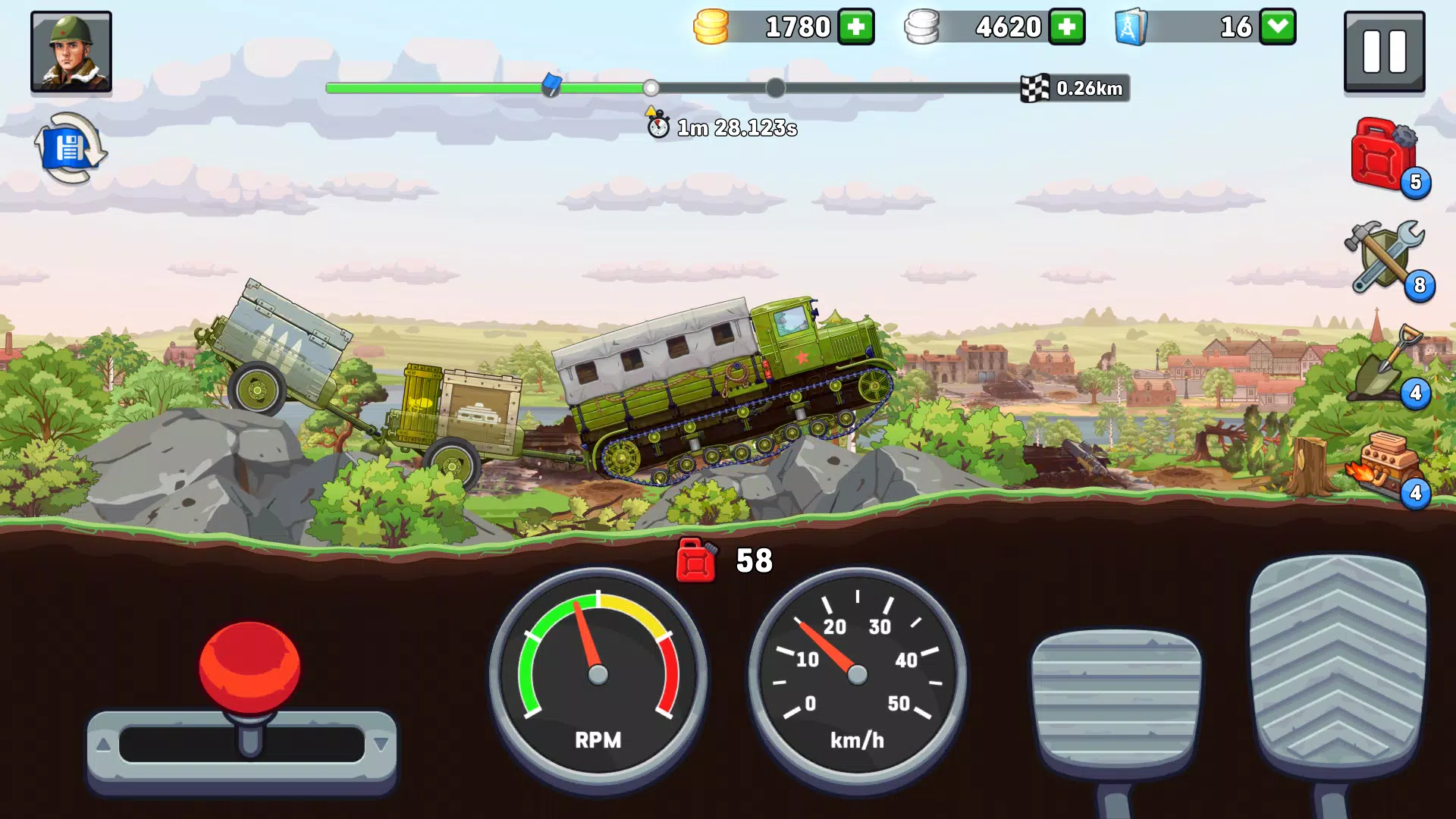Open the player avatar portrait
The width and height of the screenshot is (1456, 819).
point(71,52)
